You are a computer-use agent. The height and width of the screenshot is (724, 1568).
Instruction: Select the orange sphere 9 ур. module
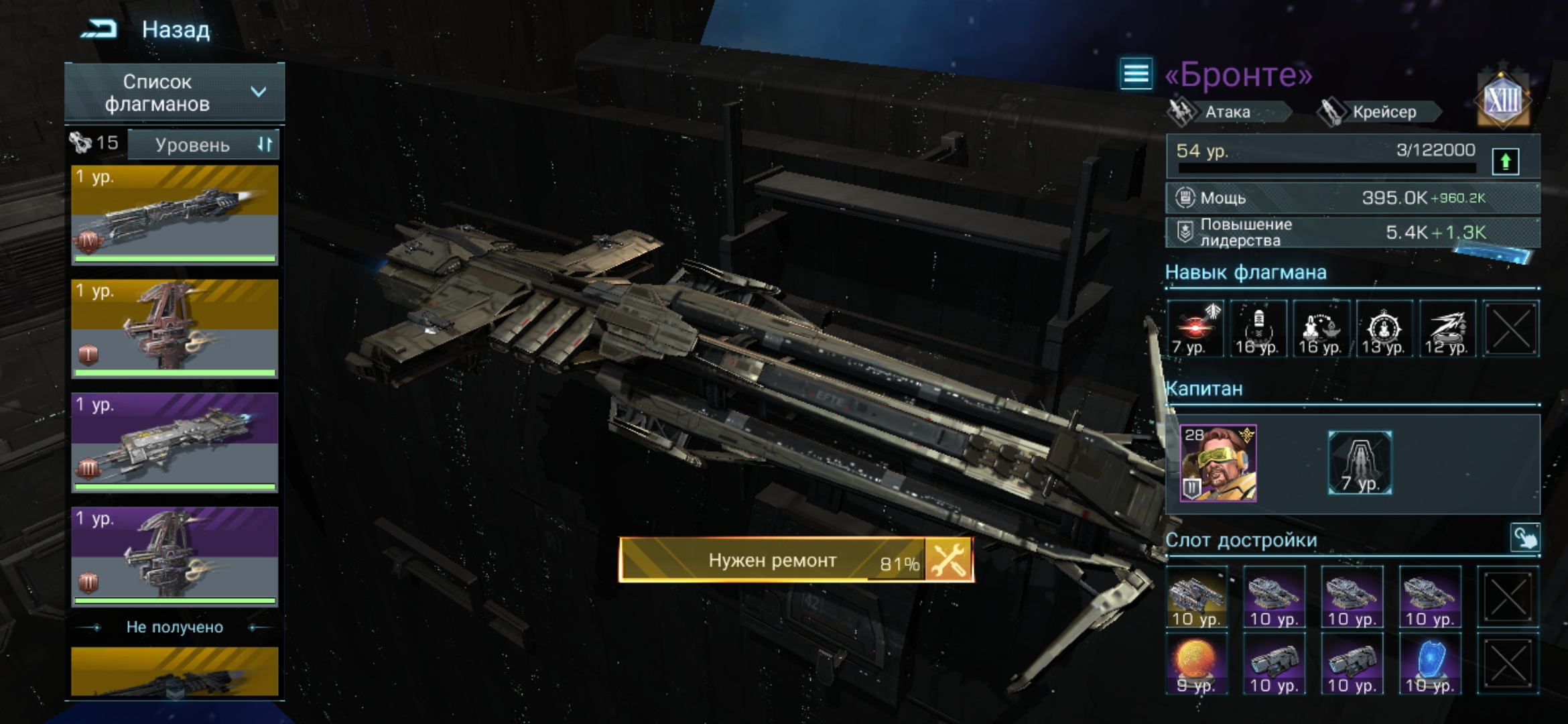(1196, 664)
